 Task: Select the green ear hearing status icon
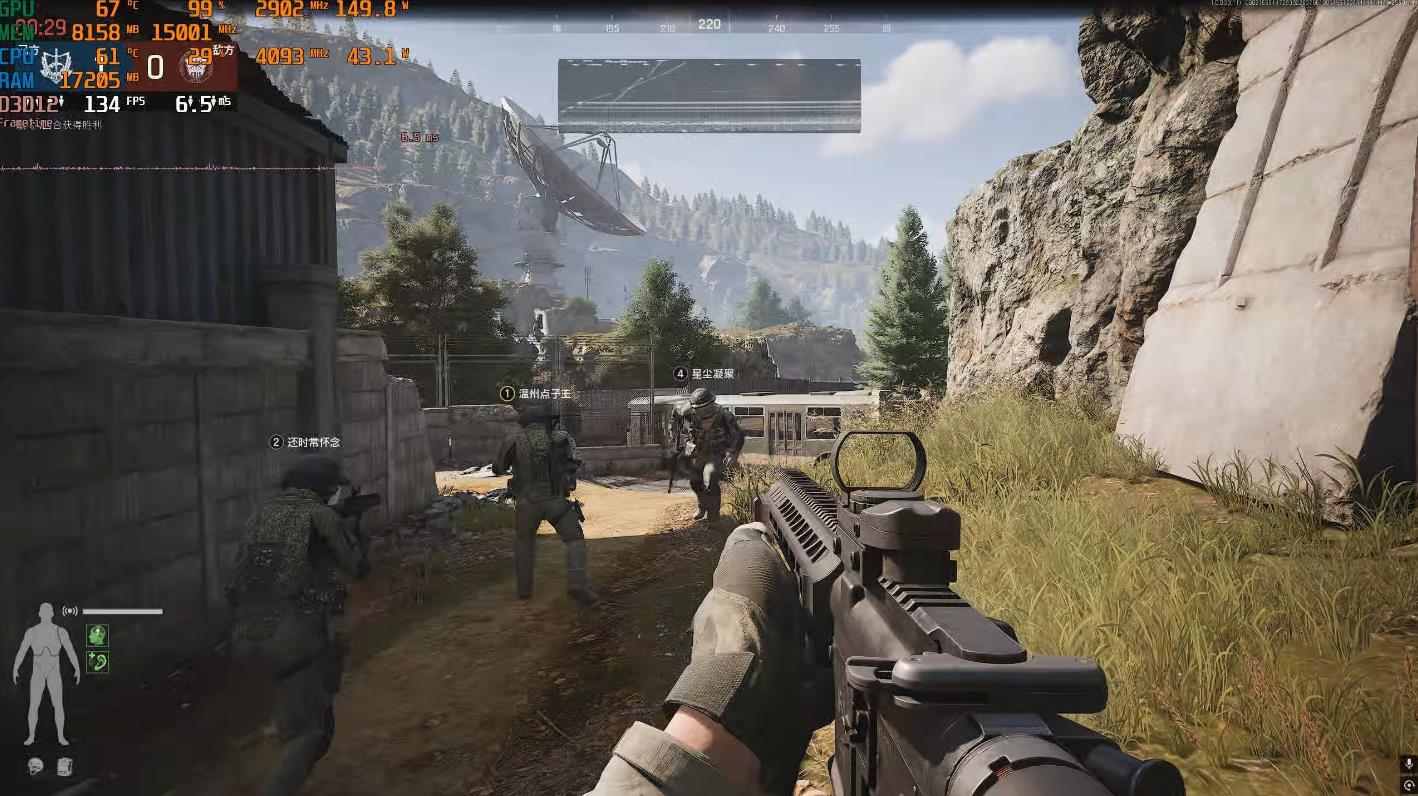tap(97, 661)
